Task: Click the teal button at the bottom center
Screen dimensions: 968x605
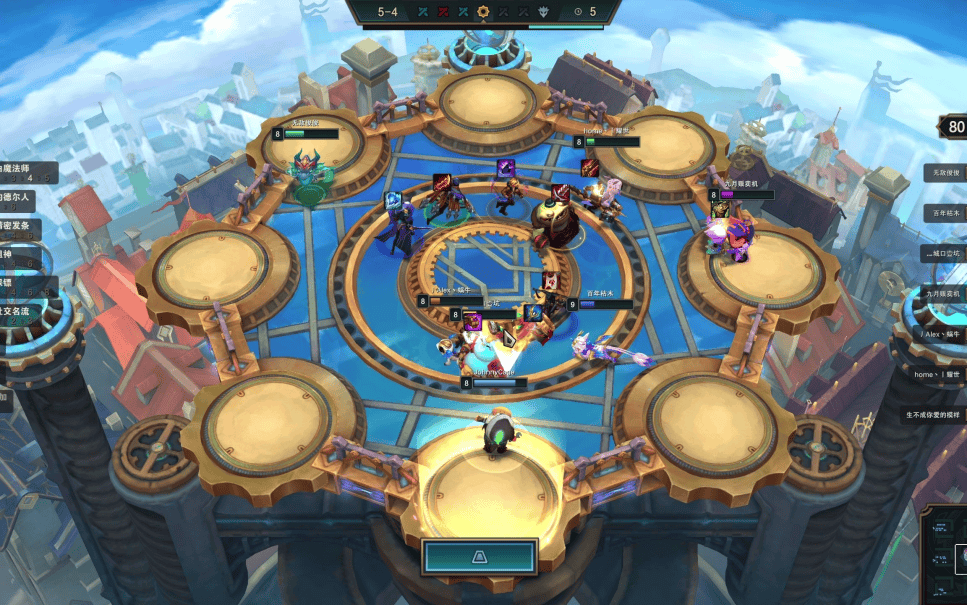Action: coord(480,556)
